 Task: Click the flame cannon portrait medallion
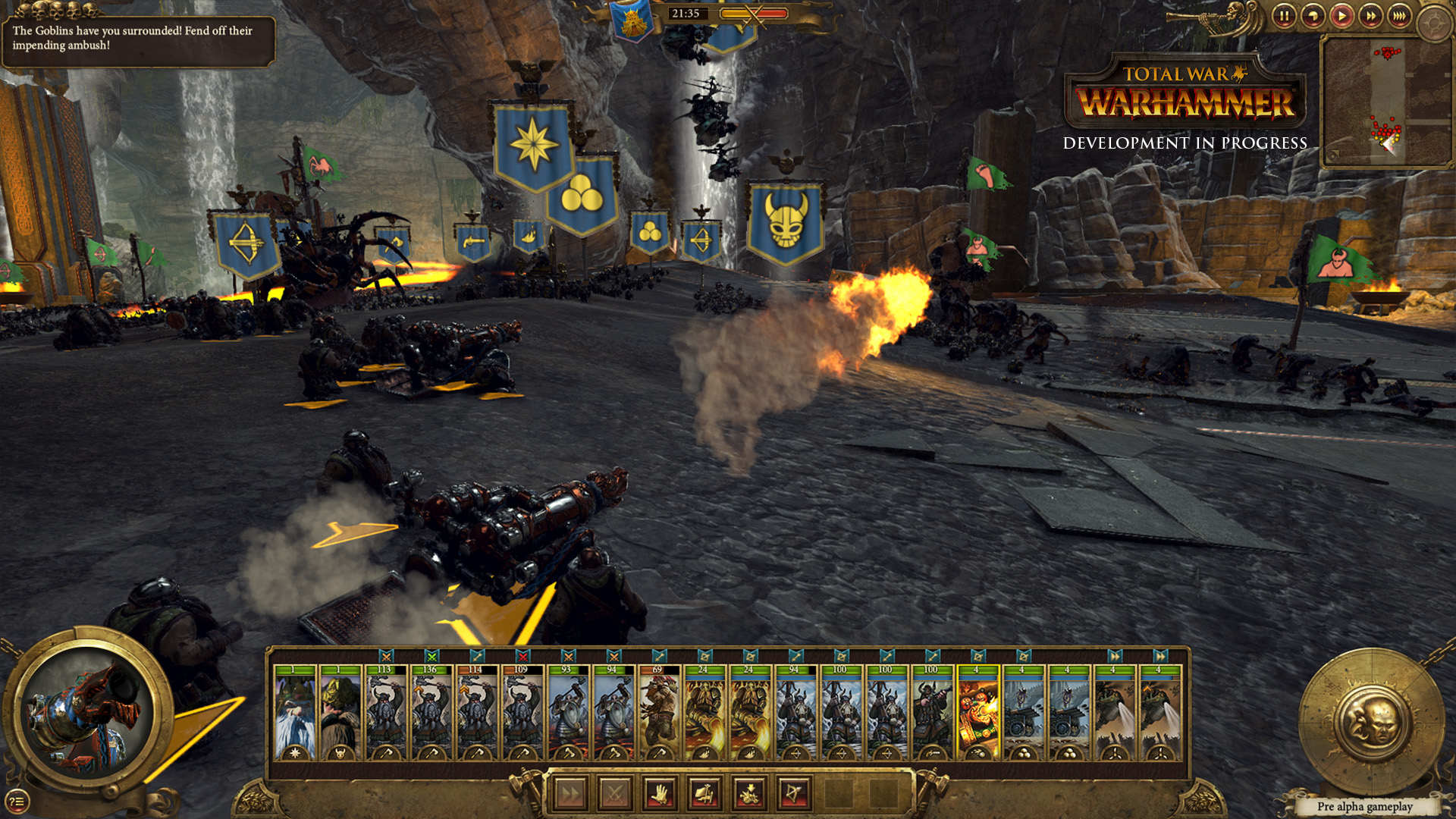coord(86,711)
